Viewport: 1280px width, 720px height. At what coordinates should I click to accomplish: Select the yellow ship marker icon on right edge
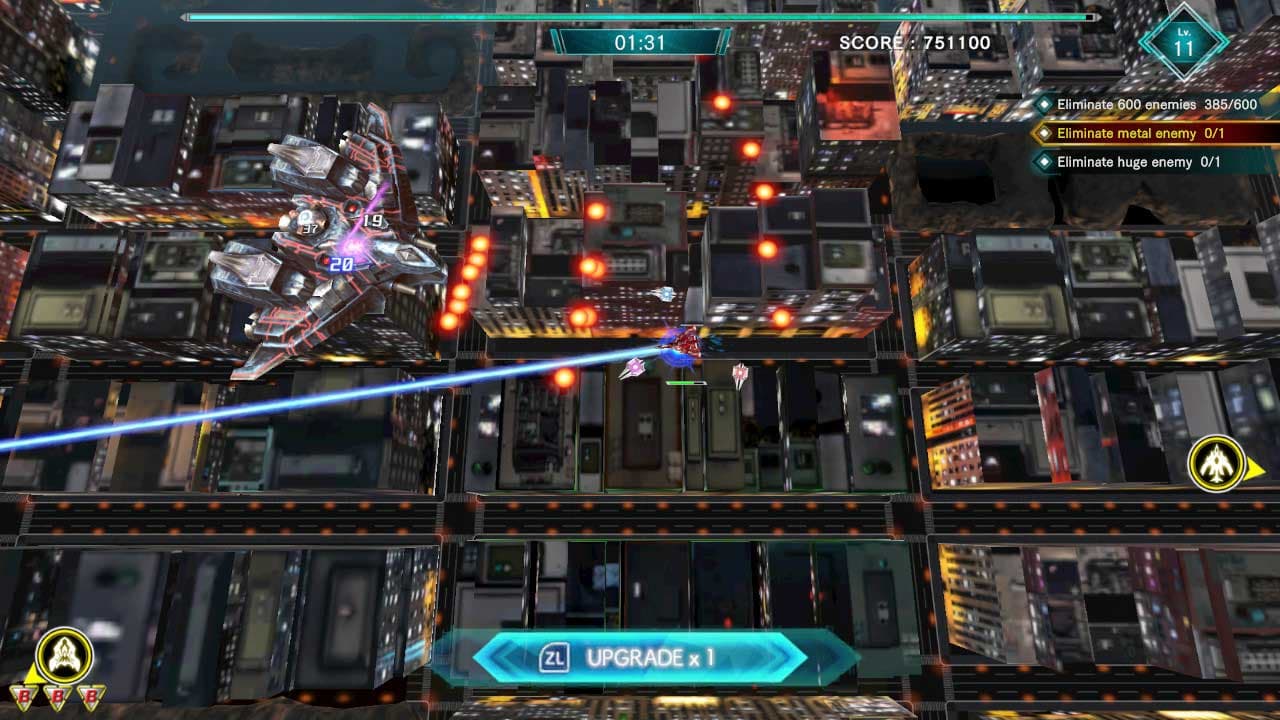point(1217,462)
